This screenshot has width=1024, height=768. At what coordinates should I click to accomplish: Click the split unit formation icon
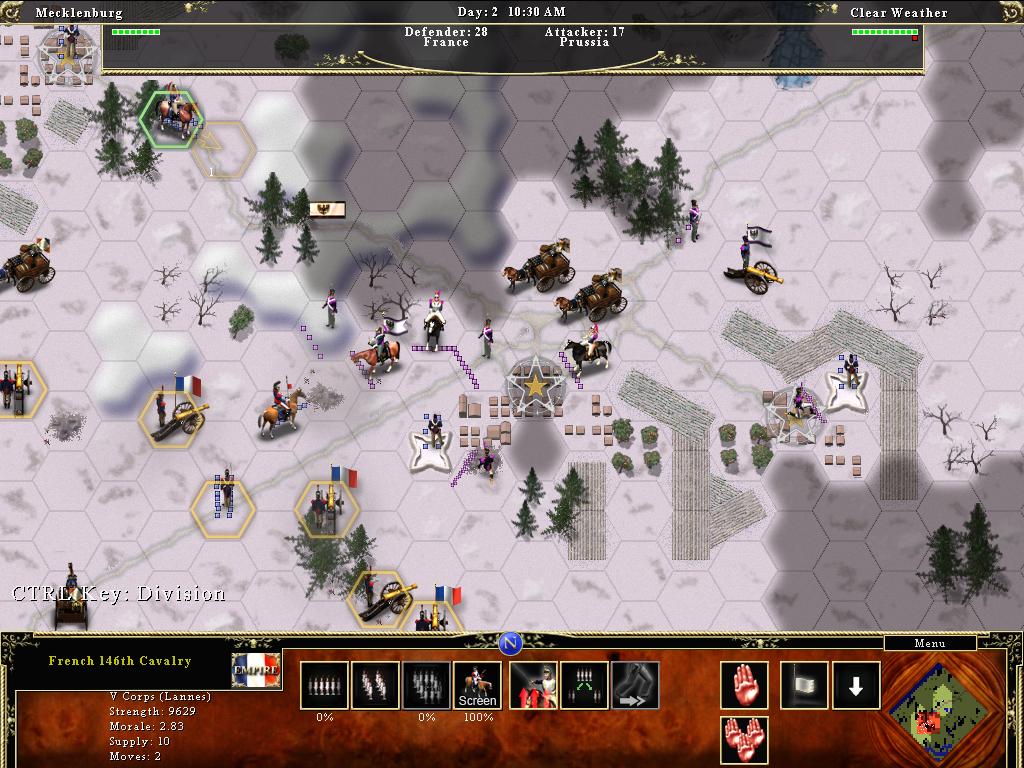(x=585, y=686)
